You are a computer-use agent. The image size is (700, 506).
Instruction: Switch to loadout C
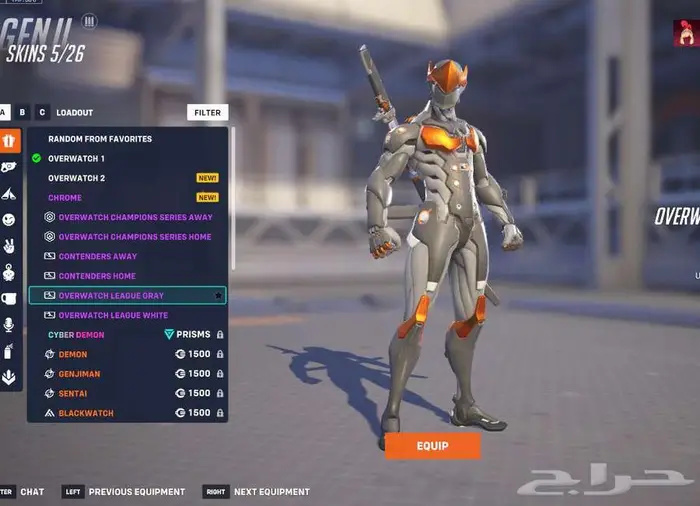click(42, 113)
